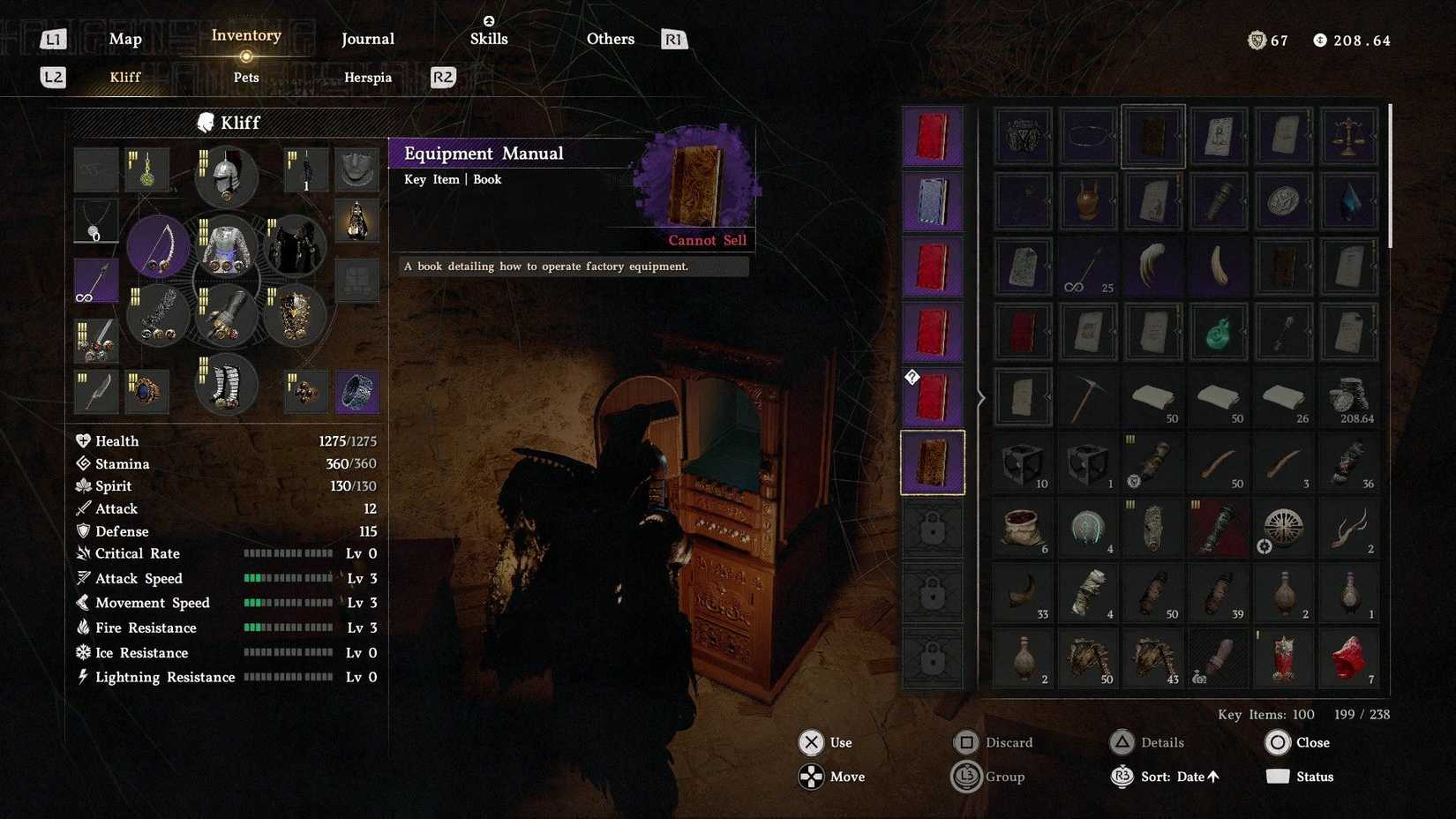The width and height of the screenshot is (1456, 819).
Task: Select the caged cube stack of 10
Action: (1023, 463)
